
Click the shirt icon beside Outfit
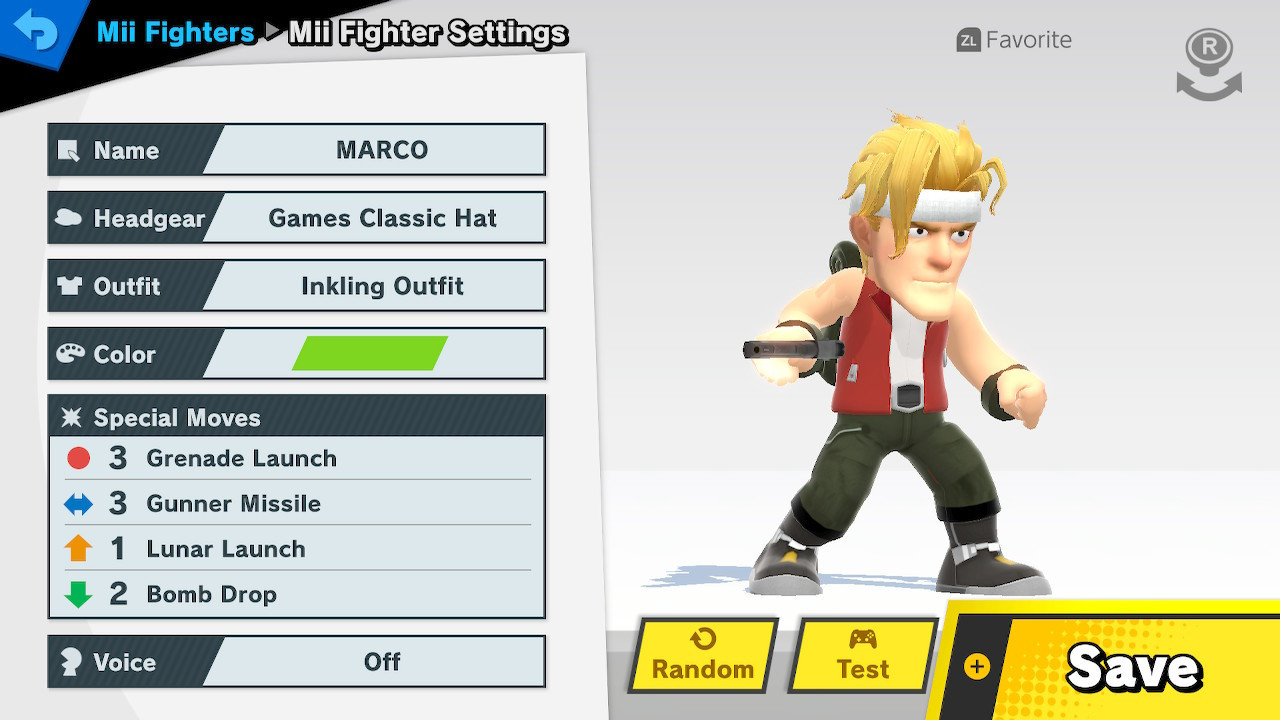[69, 285]
